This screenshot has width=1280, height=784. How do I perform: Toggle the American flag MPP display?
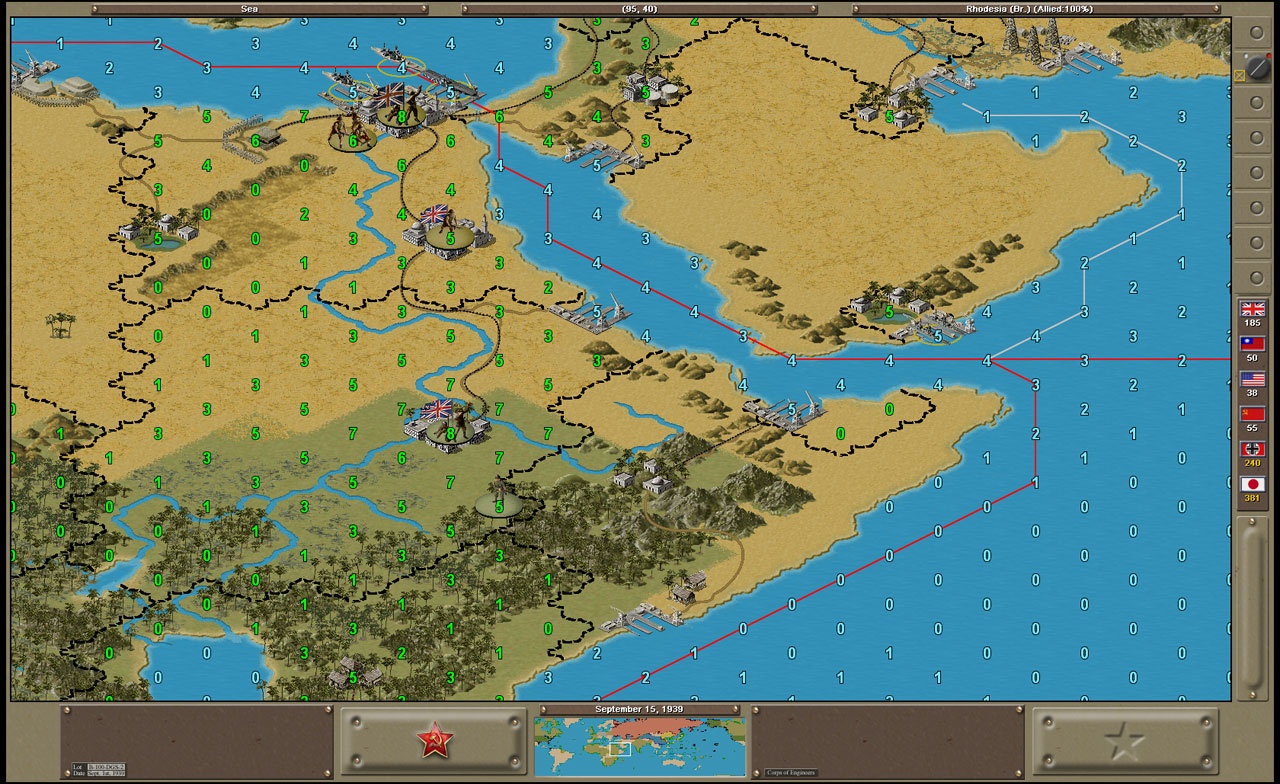pyautogui.click(x=1253, y=379)
